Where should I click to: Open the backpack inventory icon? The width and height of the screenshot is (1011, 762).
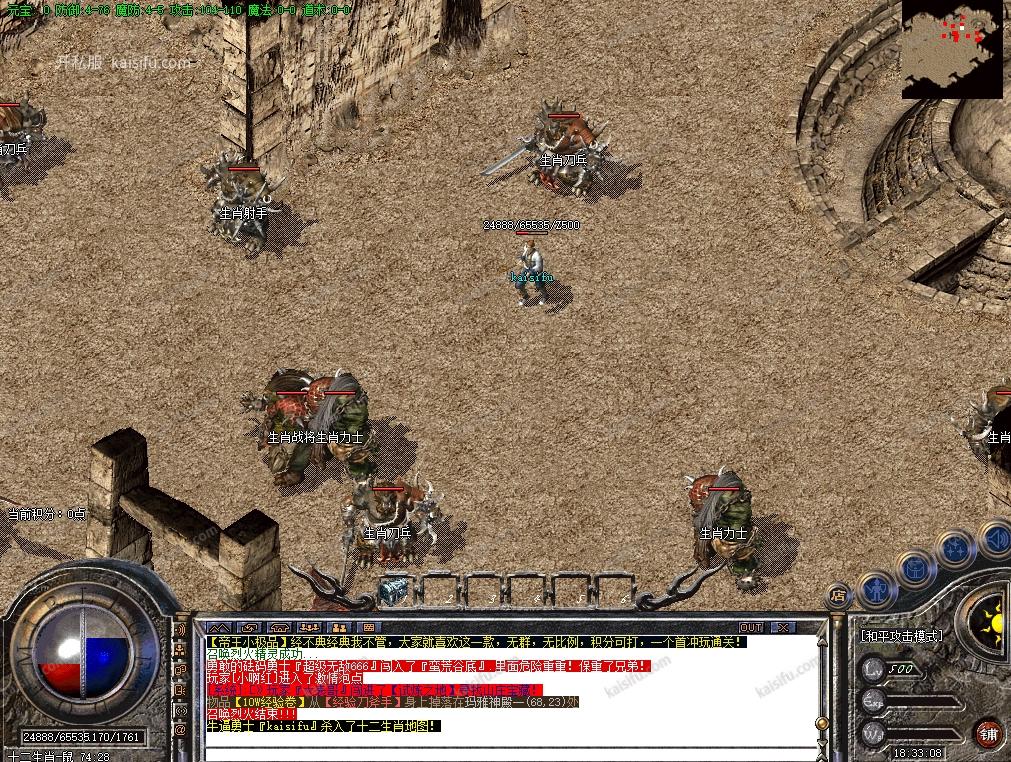[915, 569]
